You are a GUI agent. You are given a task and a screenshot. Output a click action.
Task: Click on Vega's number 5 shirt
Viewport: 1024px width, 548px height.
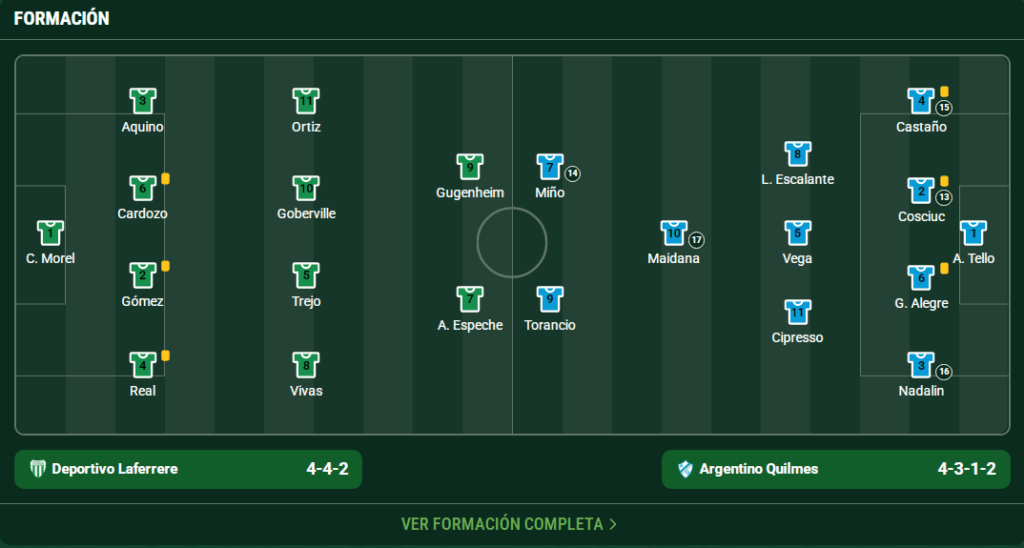(797, 233)
